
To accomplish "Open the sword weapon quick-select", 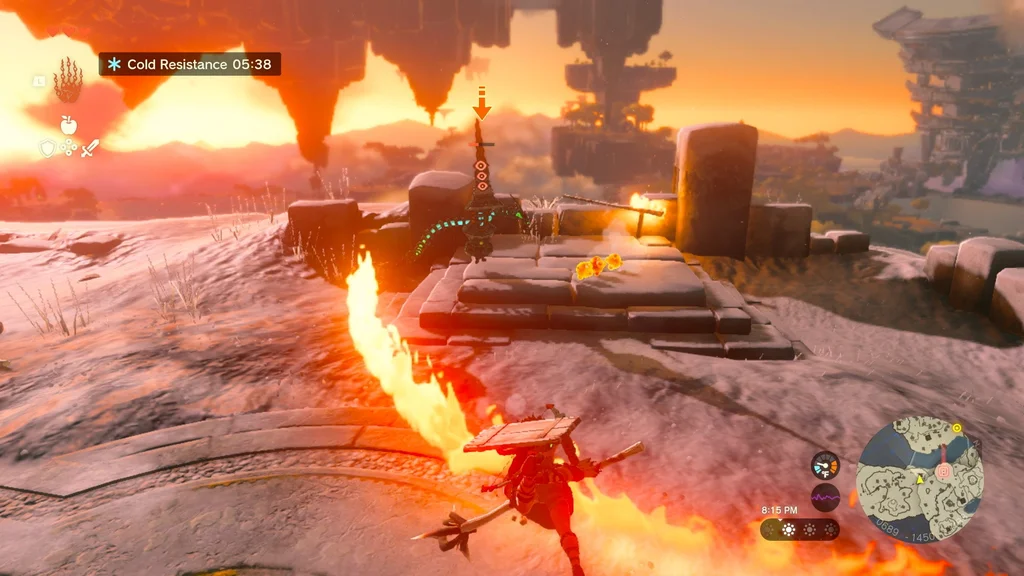I will [90, 148].
